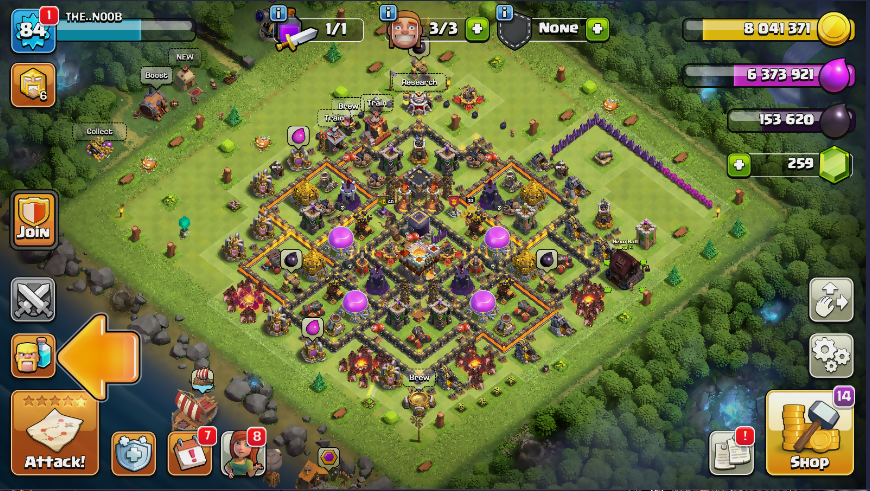Viewport: 870px width, 491px height.
Task: Open the crossed swords button
Action: point(33,299)
